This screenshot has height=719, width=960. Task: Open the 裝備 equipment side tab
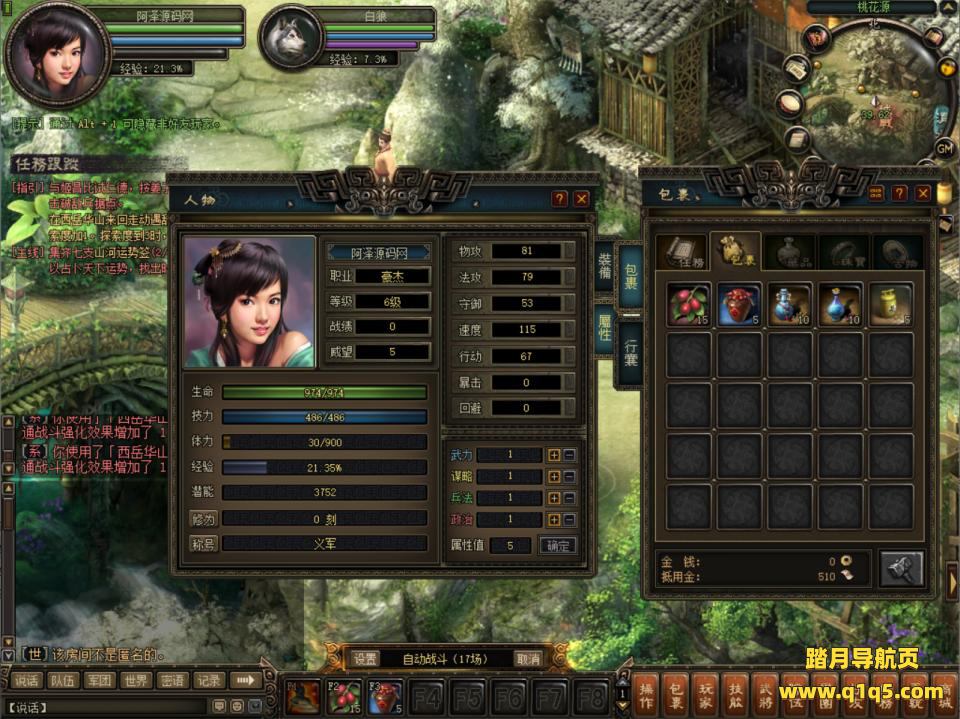[x=605, y=271]
